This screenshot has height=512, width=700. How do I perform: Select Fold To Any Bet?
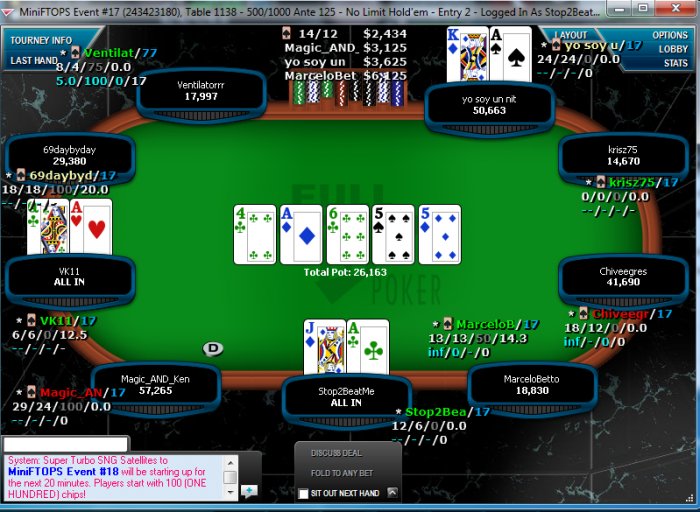click(x=342, y=473)
